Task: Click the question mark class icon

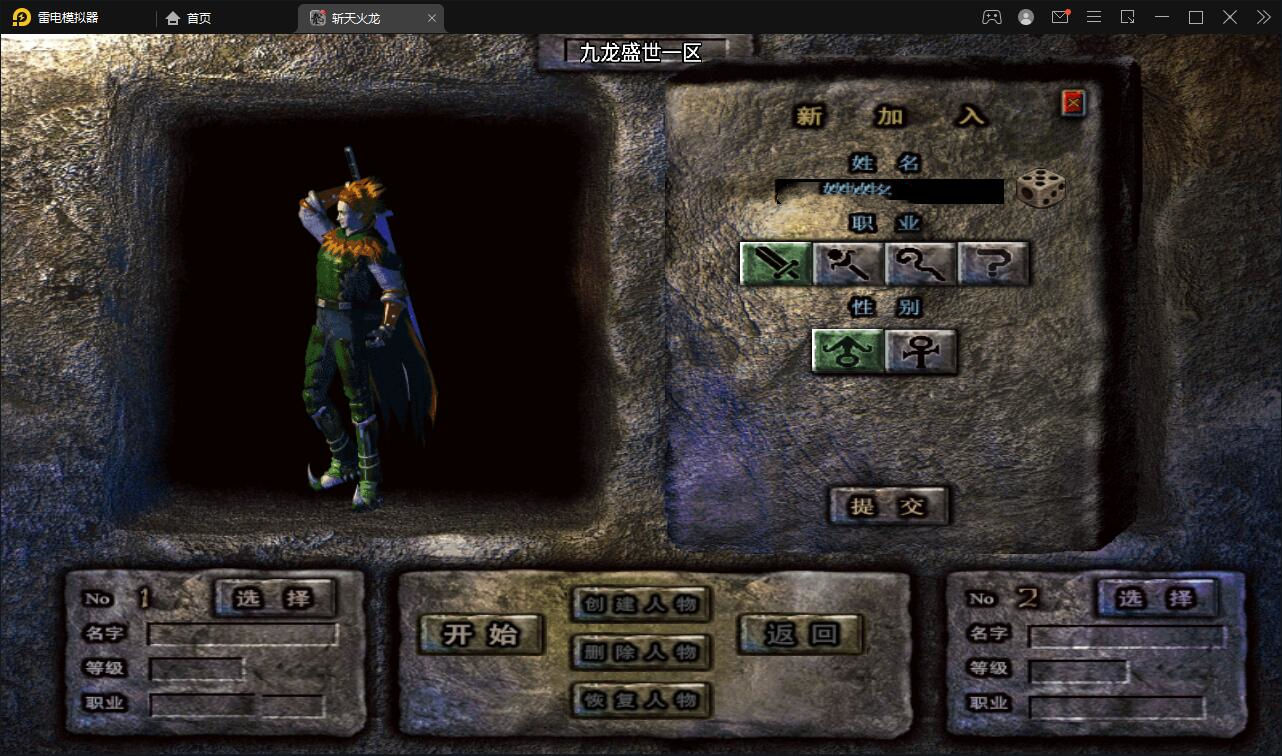Action: (993, 263)
